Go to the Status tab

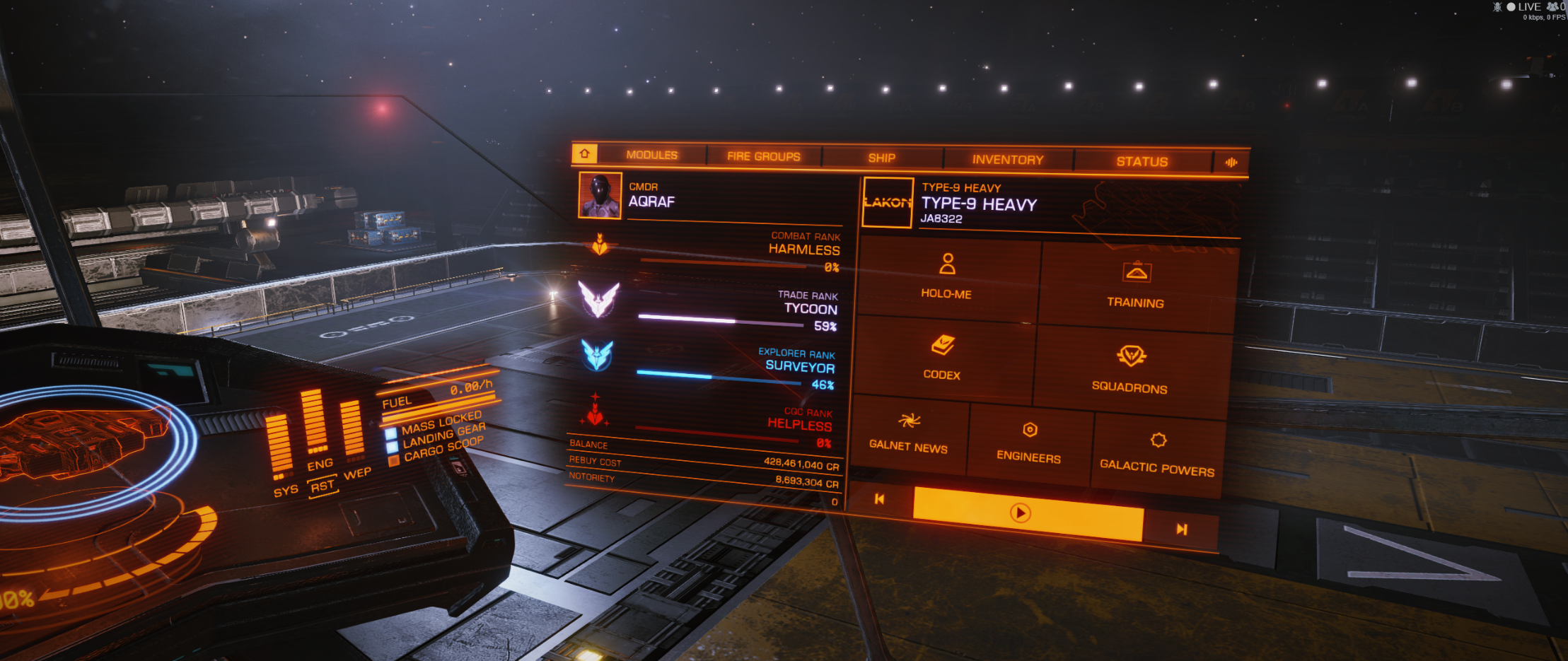(x=1142, y=161)
